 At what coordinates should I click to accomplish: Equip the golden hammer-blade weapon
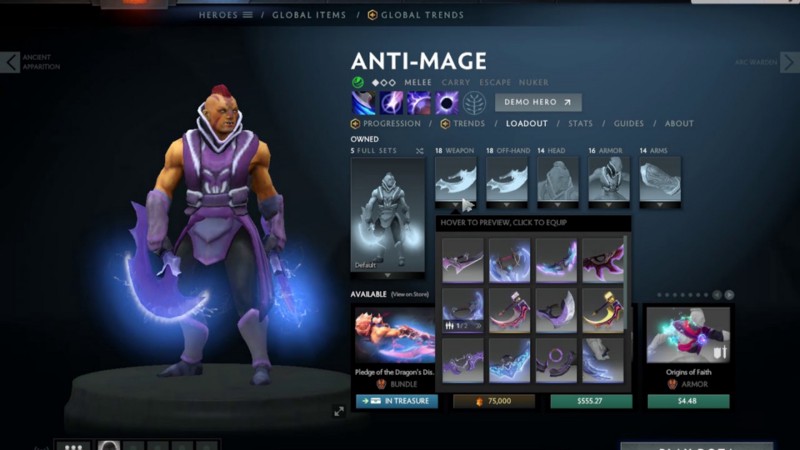coord(603,310)
